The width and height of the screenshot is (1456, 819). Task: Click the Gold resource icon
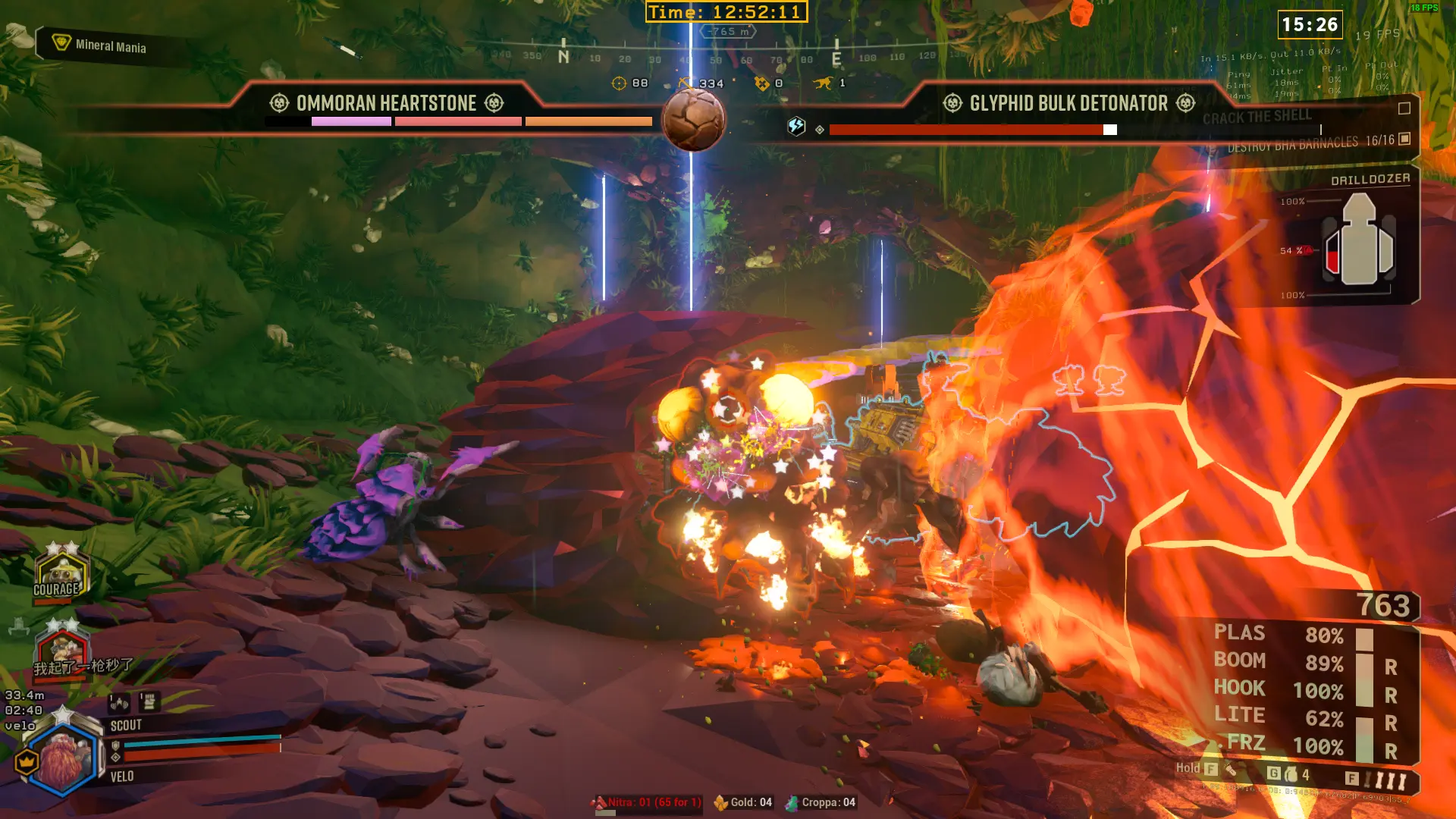point(720,802)
